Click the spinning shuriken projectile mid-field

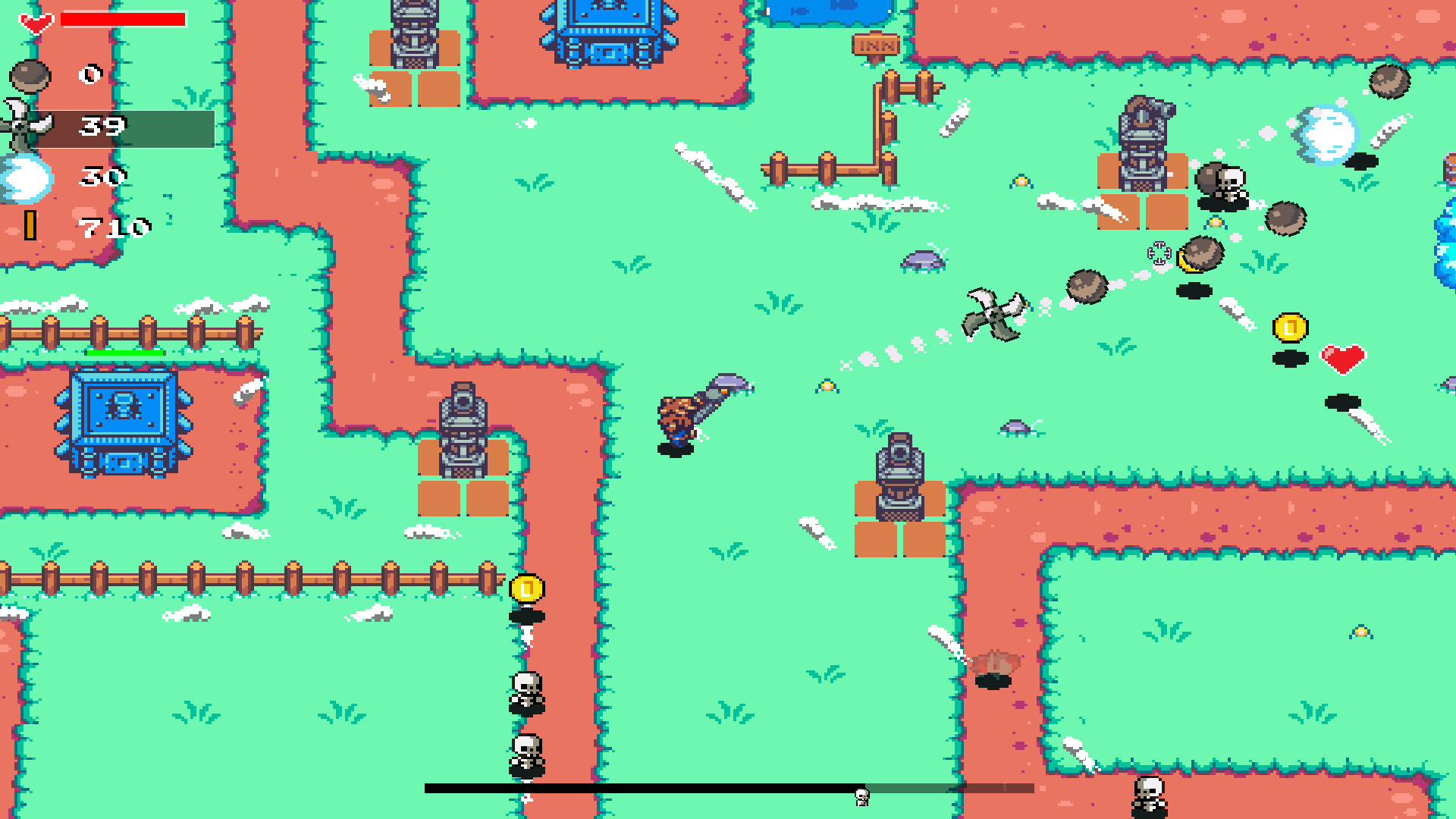[x=993, y=311]
